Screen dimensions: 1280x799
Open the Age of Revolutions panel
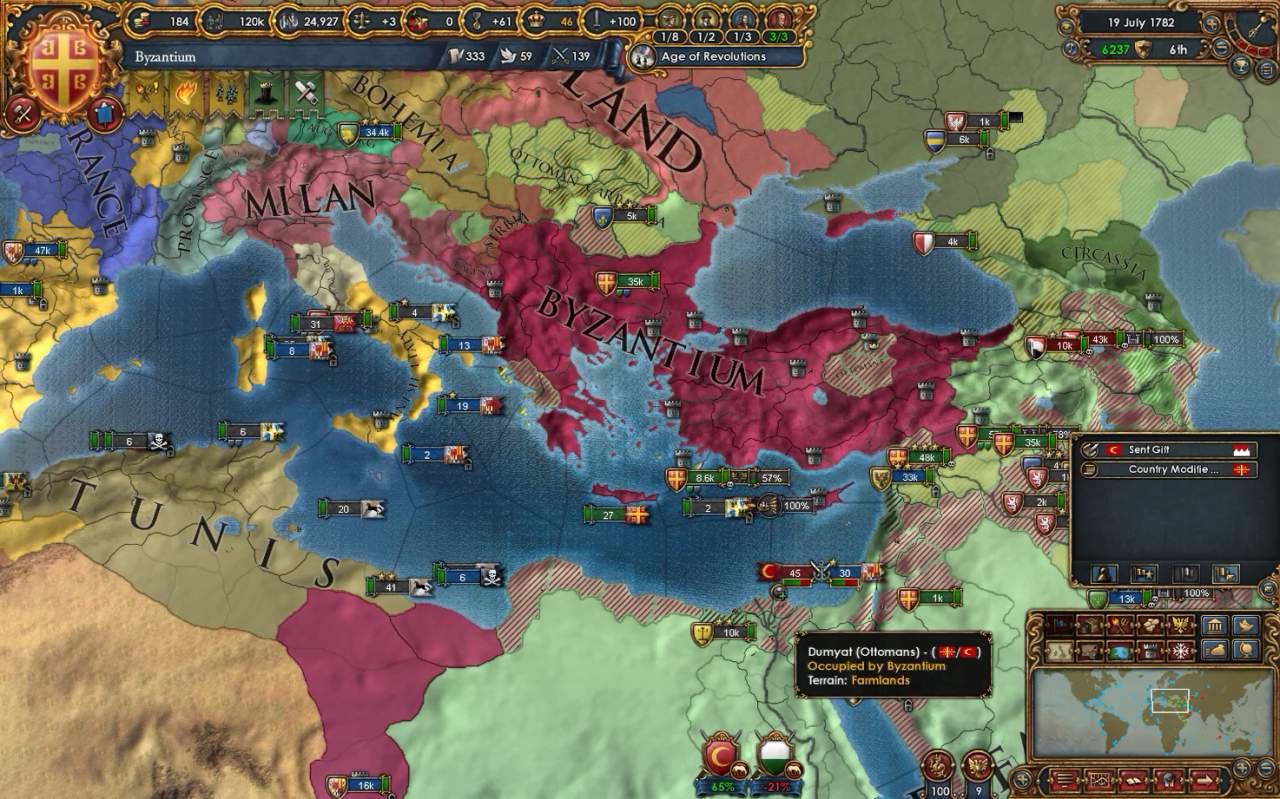(x=713, y=57)
